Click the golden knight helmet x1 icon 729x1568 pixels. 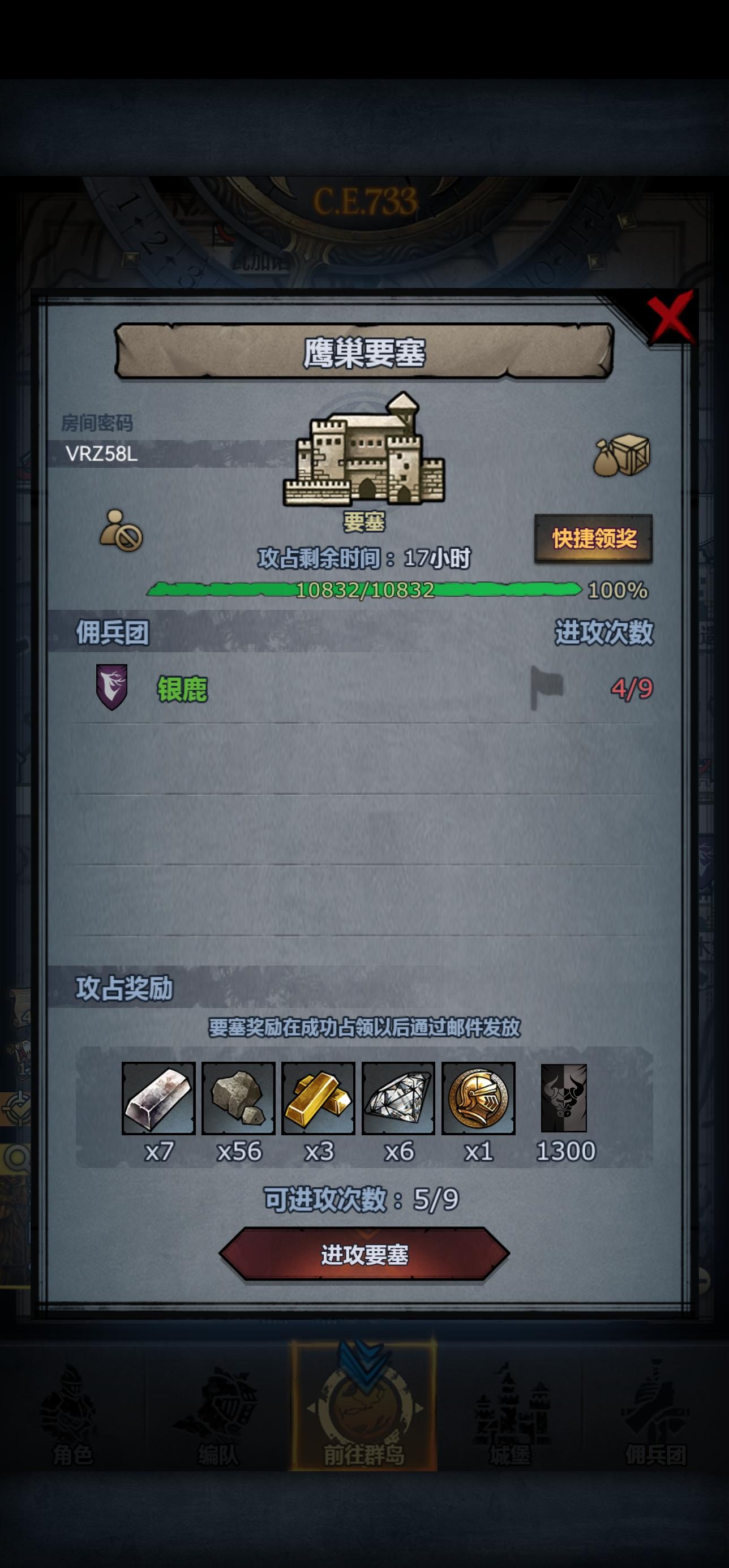click(x=481, y=1100)
